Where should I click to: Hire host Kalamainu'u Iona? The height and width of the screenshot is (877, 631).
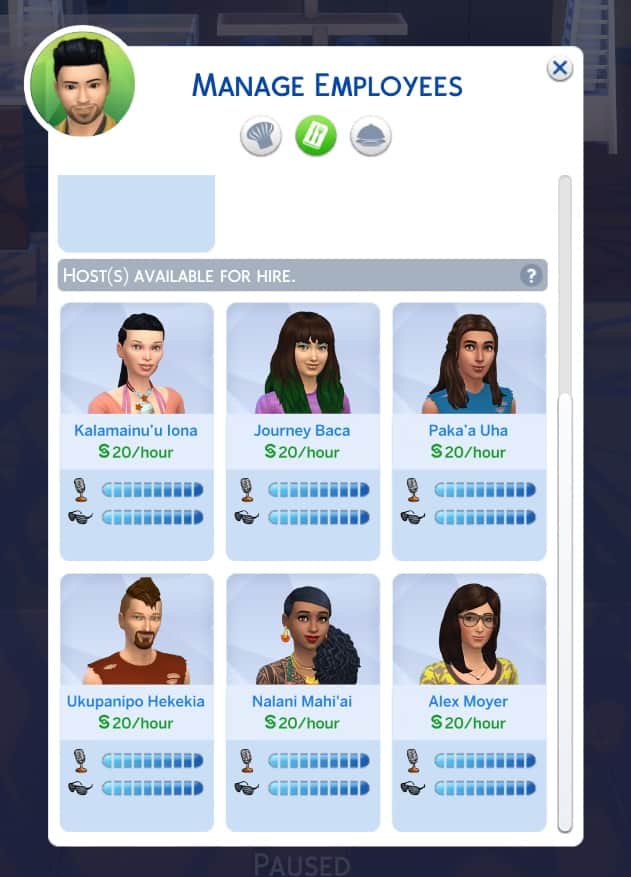136,430
